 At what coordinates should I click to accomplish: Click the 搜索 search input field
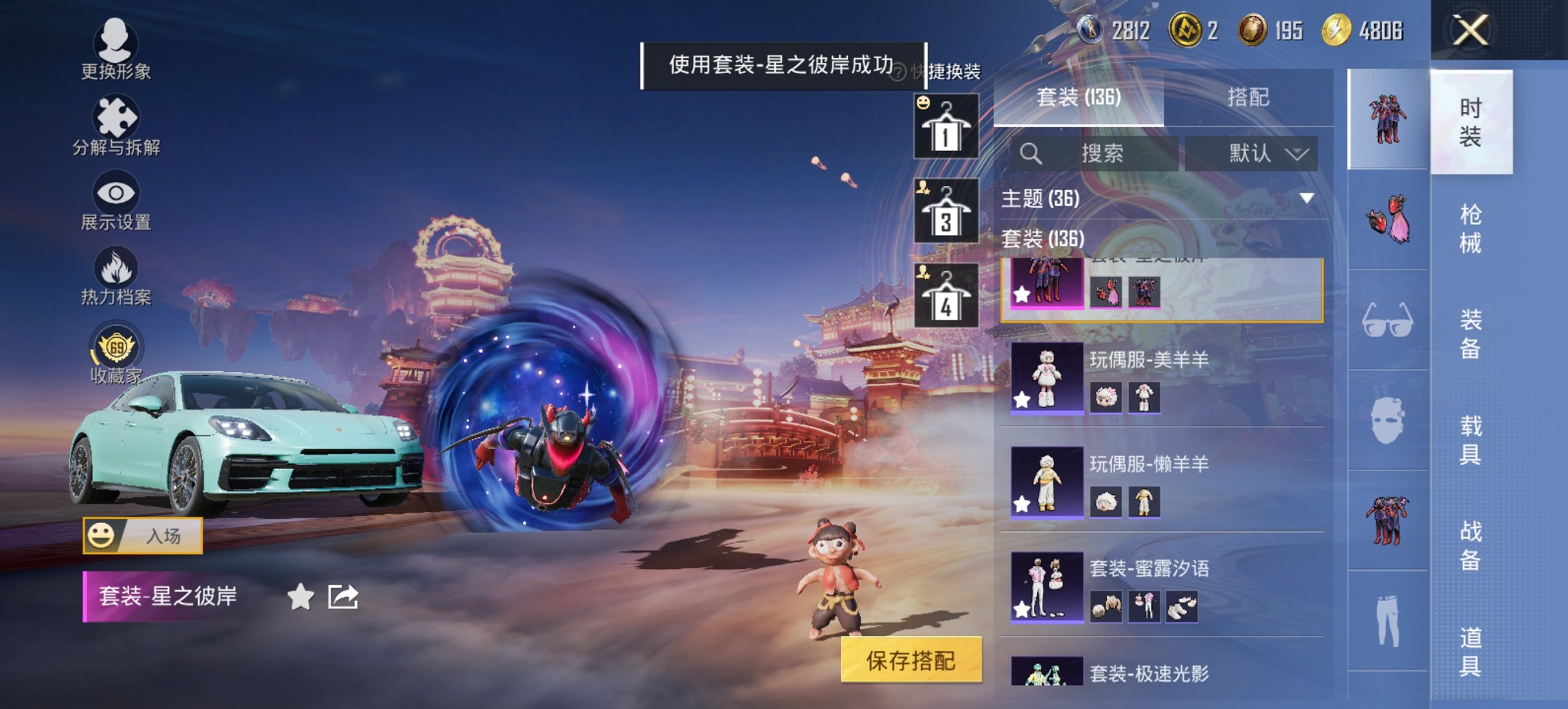(1101, 153)
